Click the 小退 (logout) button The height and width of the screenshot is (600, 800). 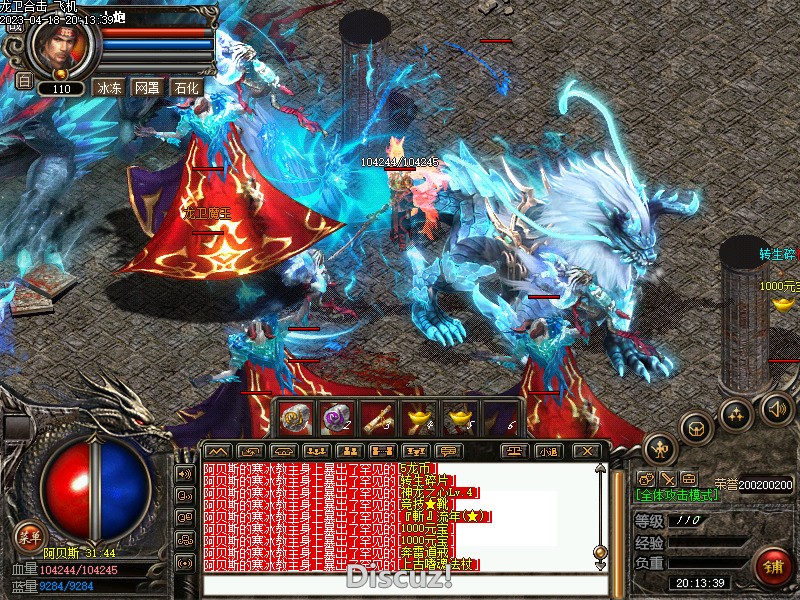click(x=548, y=451)
